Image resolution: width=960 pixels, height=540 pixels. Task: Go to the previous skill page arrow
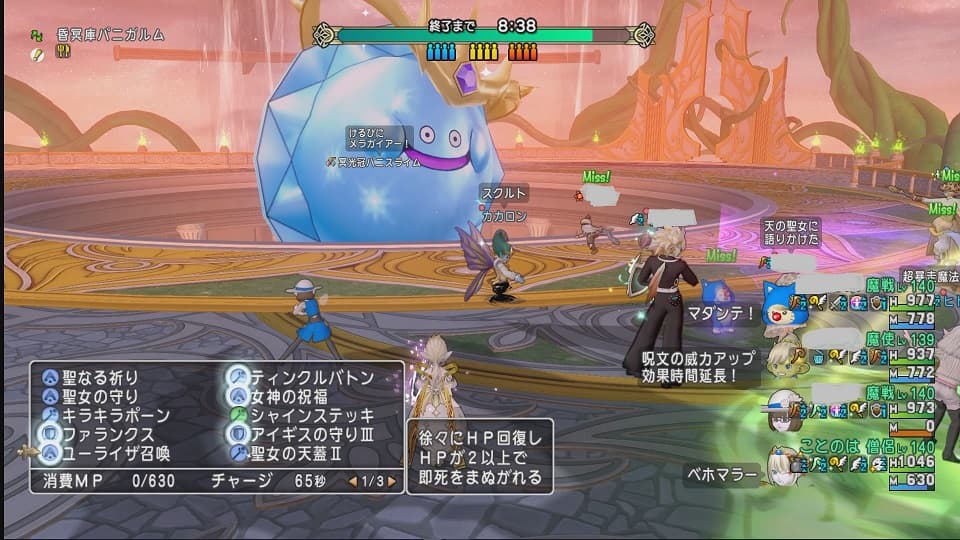coord(352,482)
